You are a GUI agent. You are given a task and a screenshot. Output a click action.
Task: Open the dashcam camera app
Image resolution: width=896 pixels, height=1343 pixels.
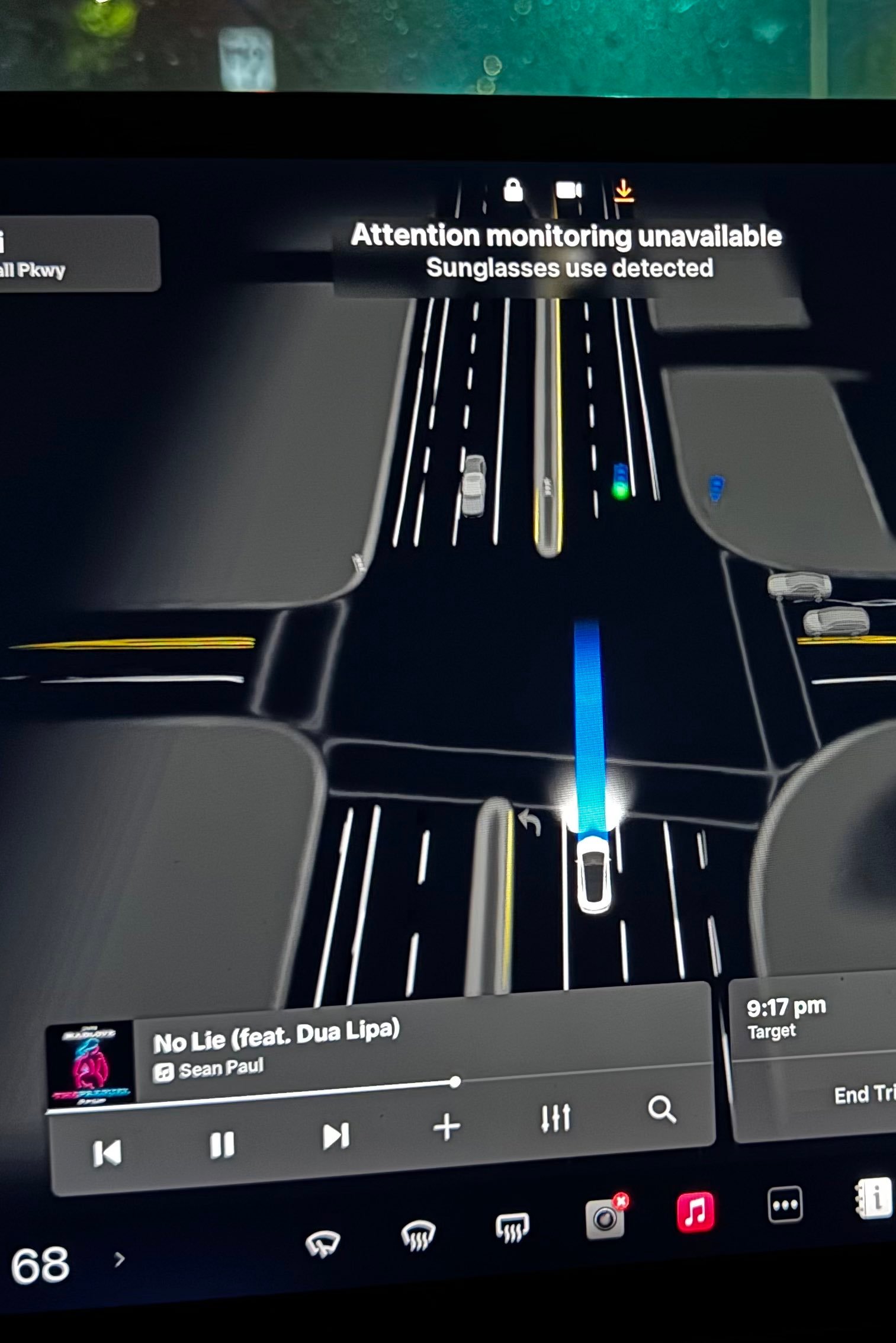605,1218
